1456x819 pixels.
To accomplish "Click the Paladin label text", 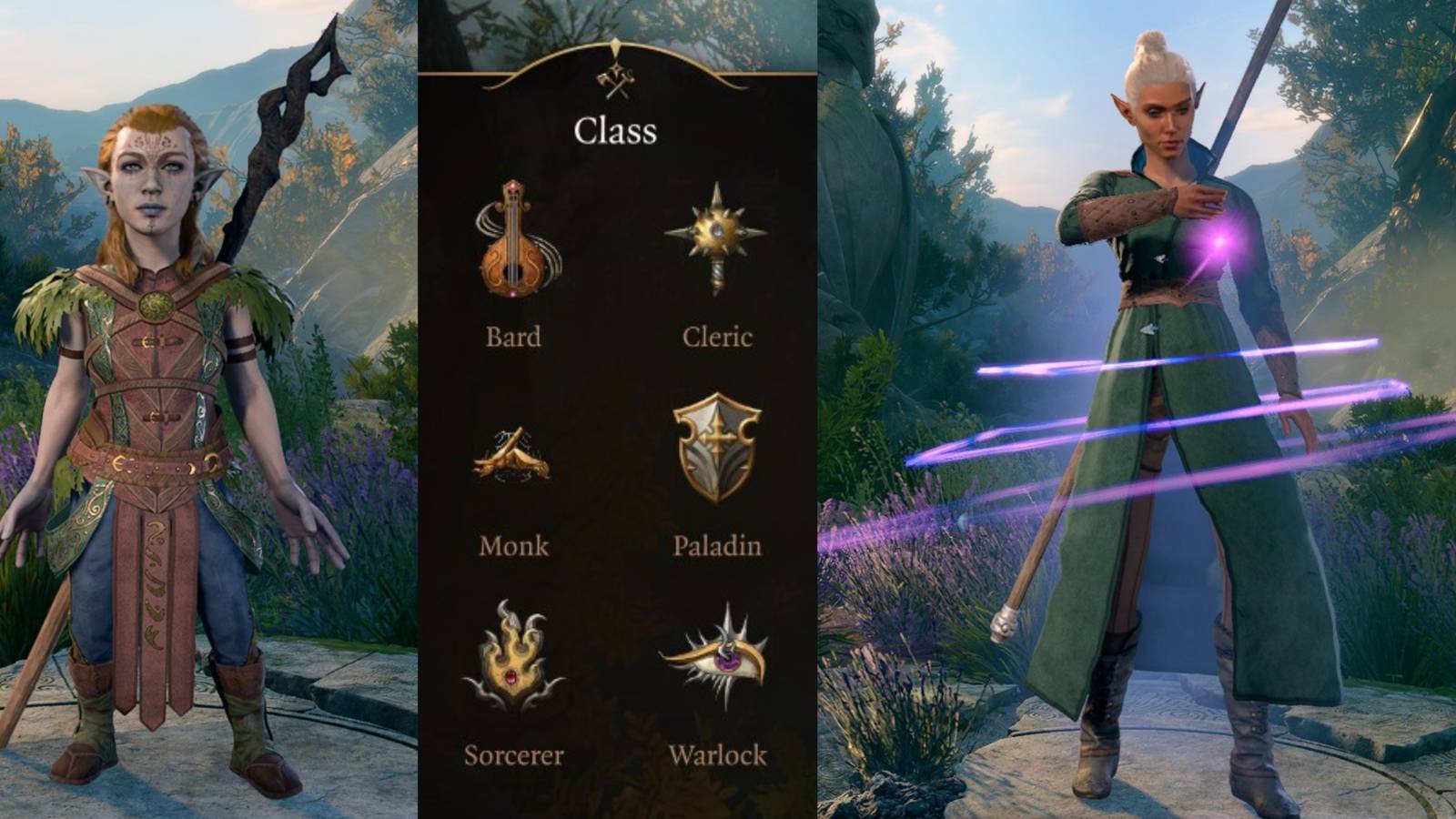I will [x=718, y=547].
